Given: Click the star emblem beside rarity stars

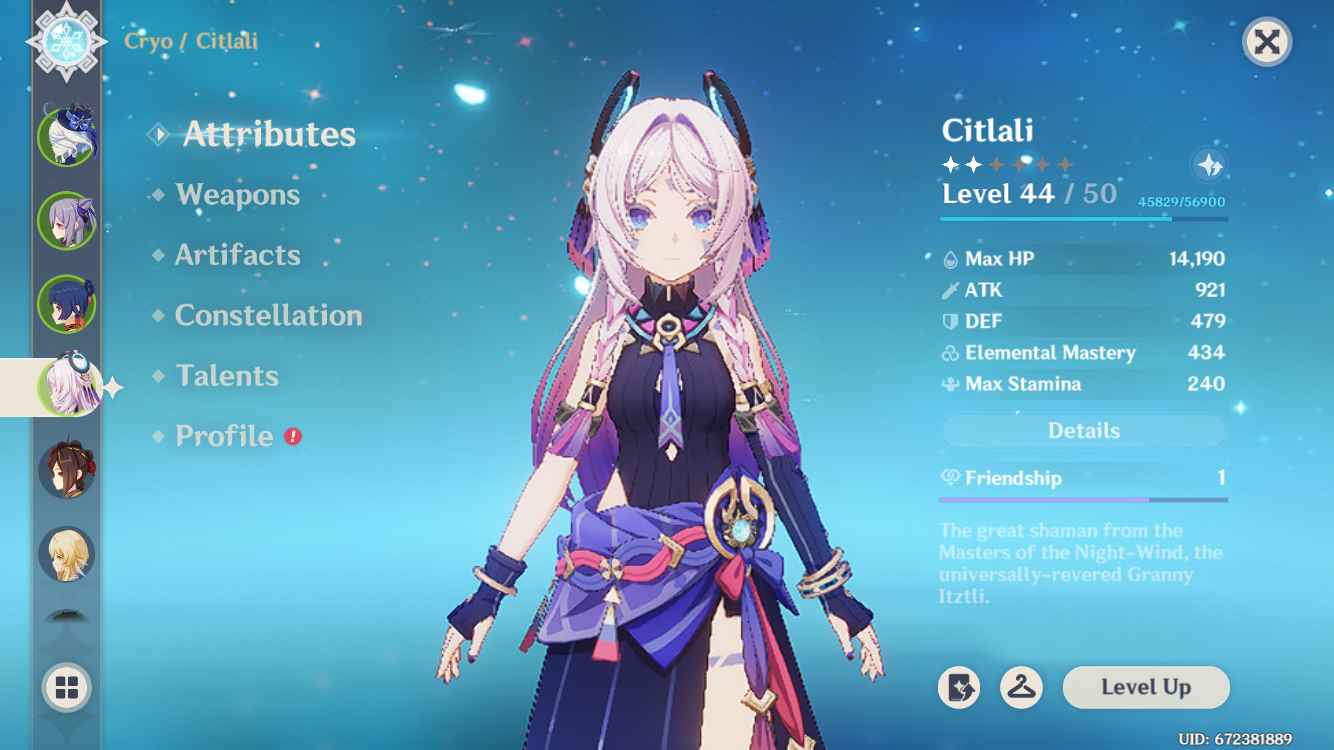Looking at the screenshot, I should point(1207,165).
